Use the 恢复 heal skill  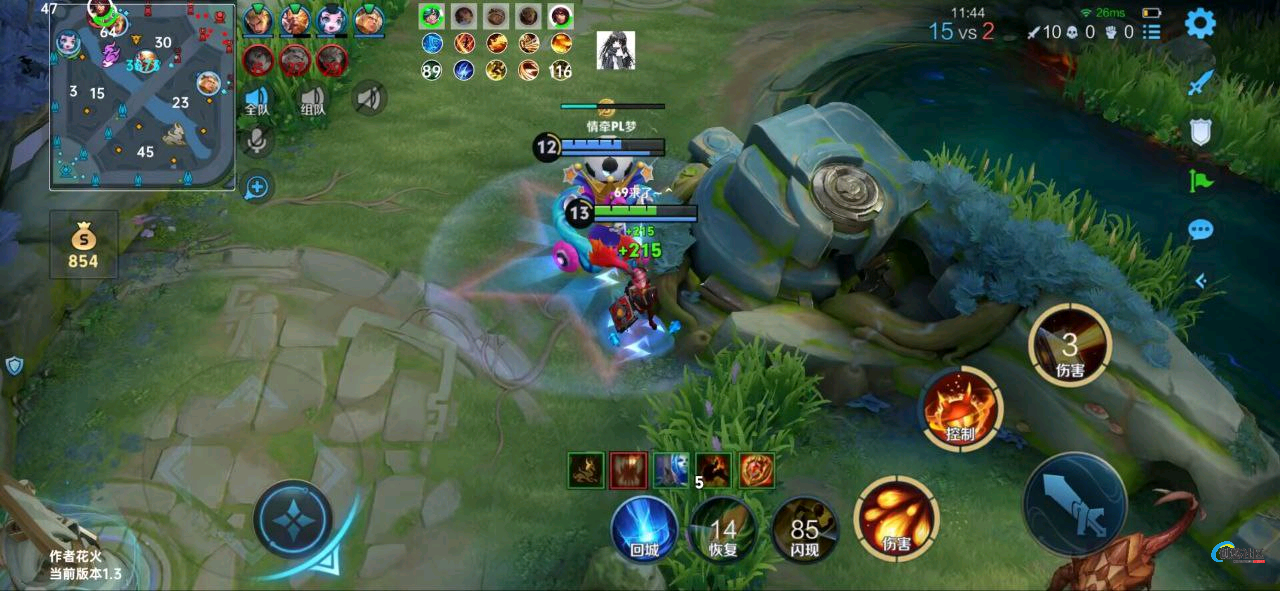(x=722, y=528)
